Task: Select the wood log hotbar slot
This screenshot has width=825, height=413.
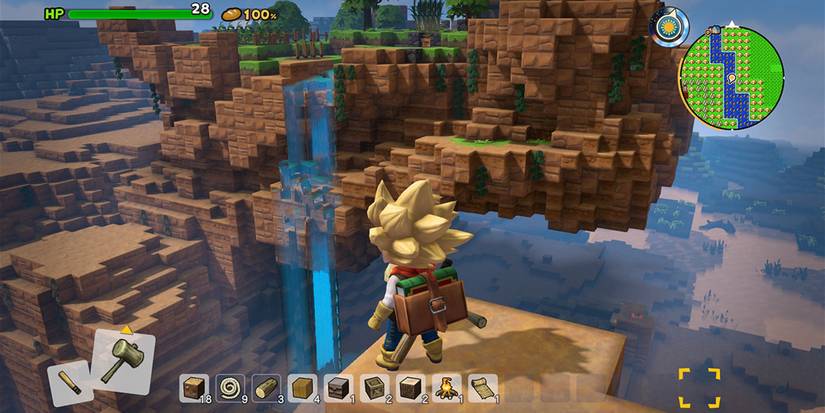Action: [266, 387]
